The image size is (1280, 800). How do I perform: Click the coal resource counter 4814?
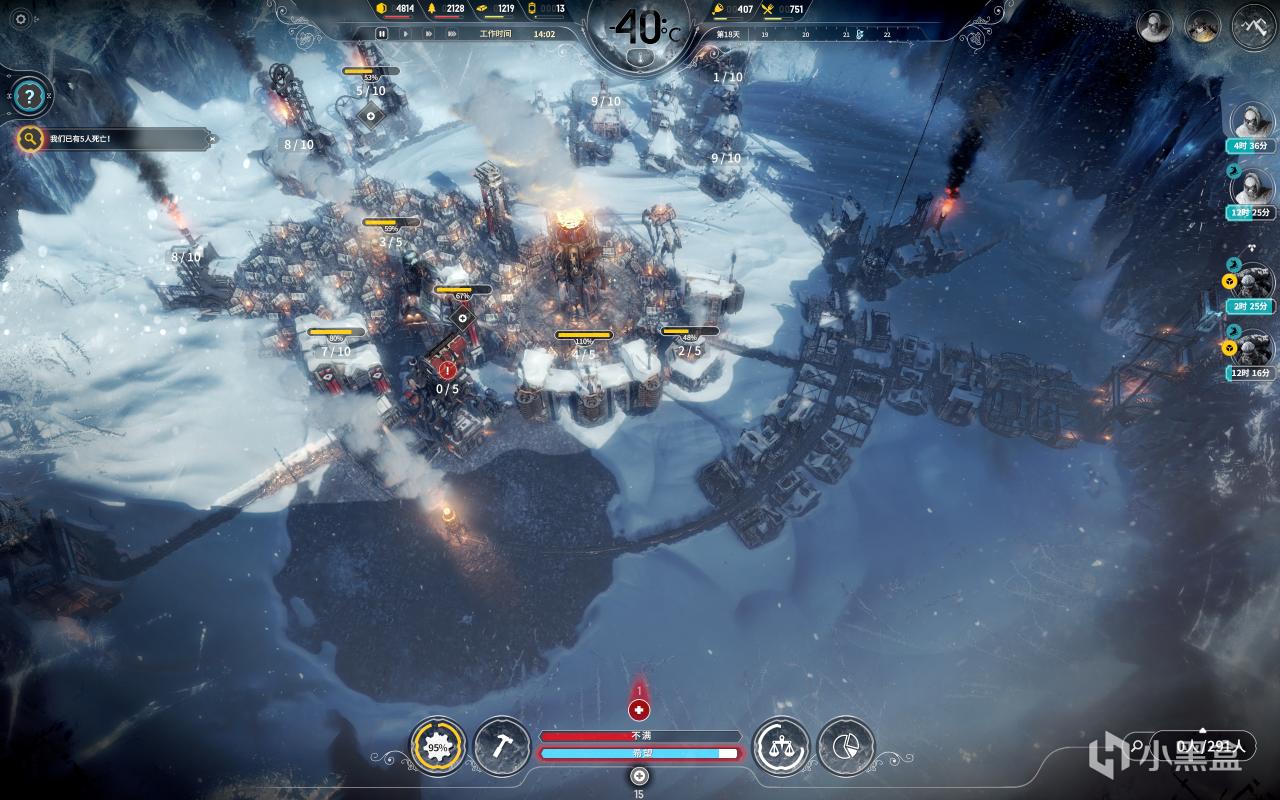pyautogui.click(x=393, y=9)
